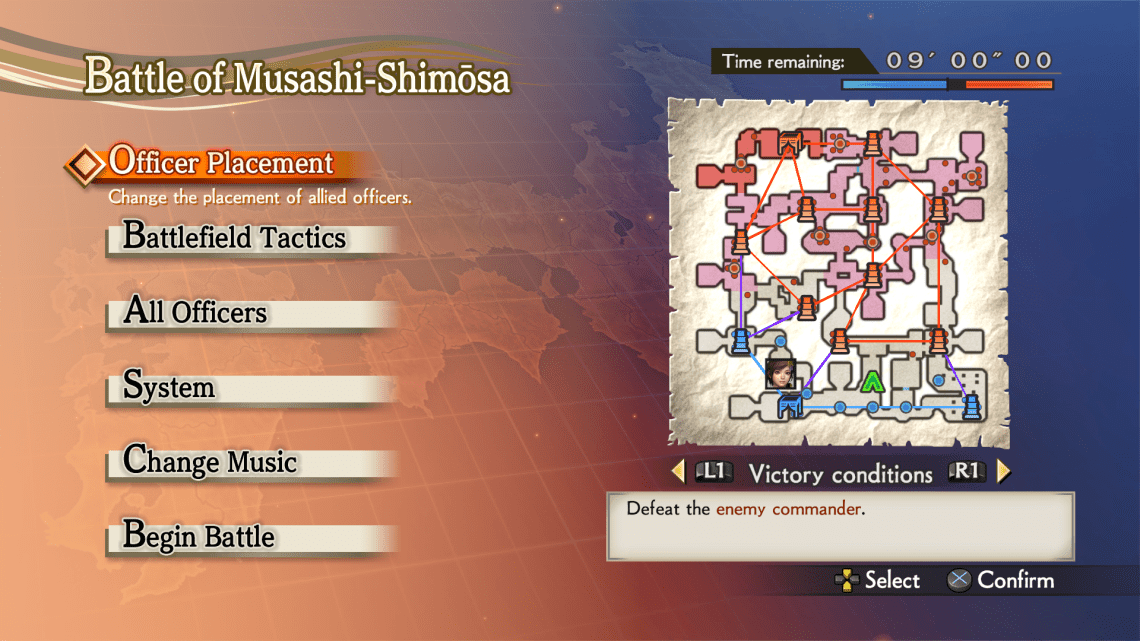This screenshot has height=641, width=1140.
Task: Select the Officer Placement menu entry
Action: pos(221,162)
